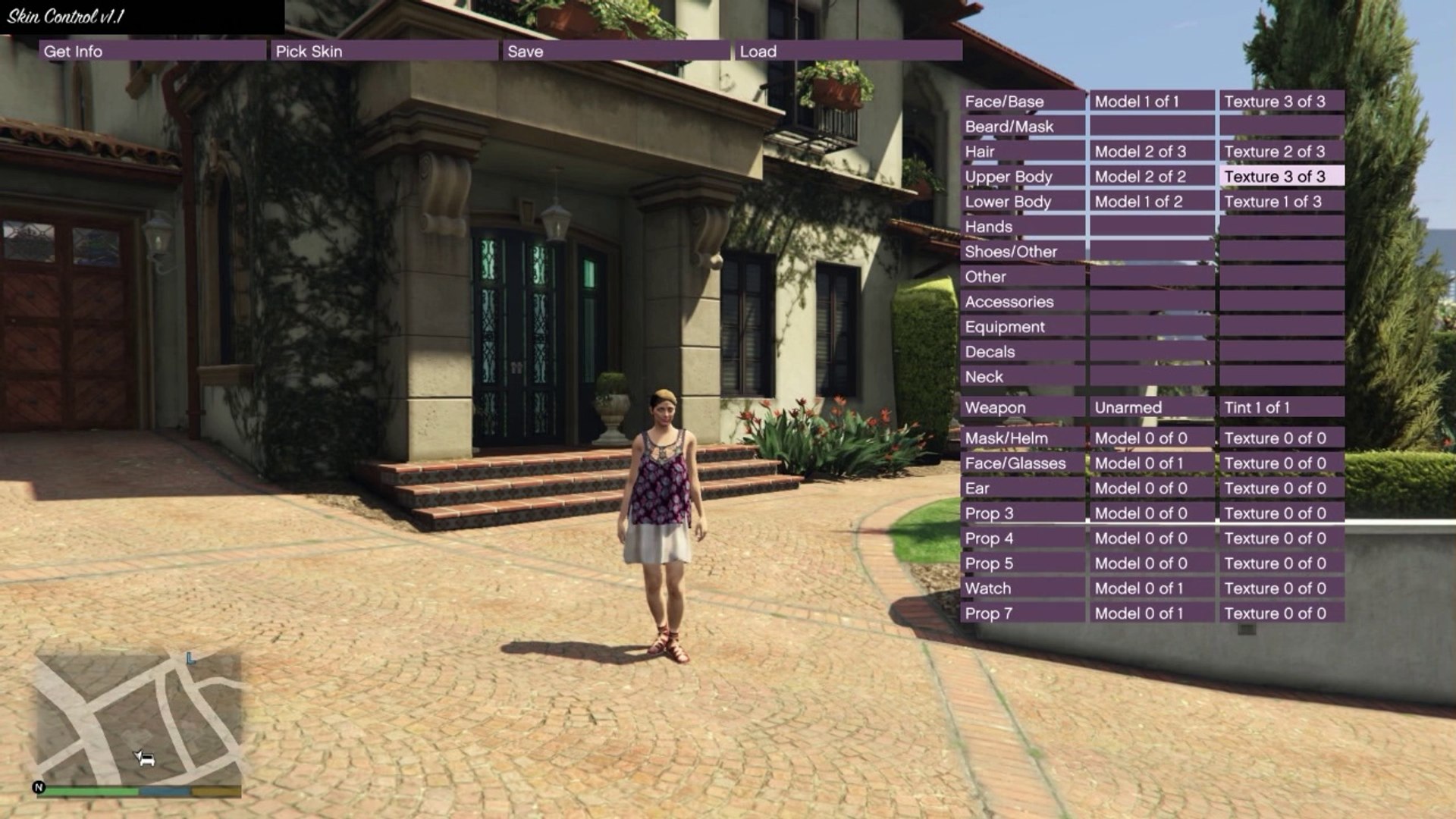Select the Decals component row

[1022, 351]
